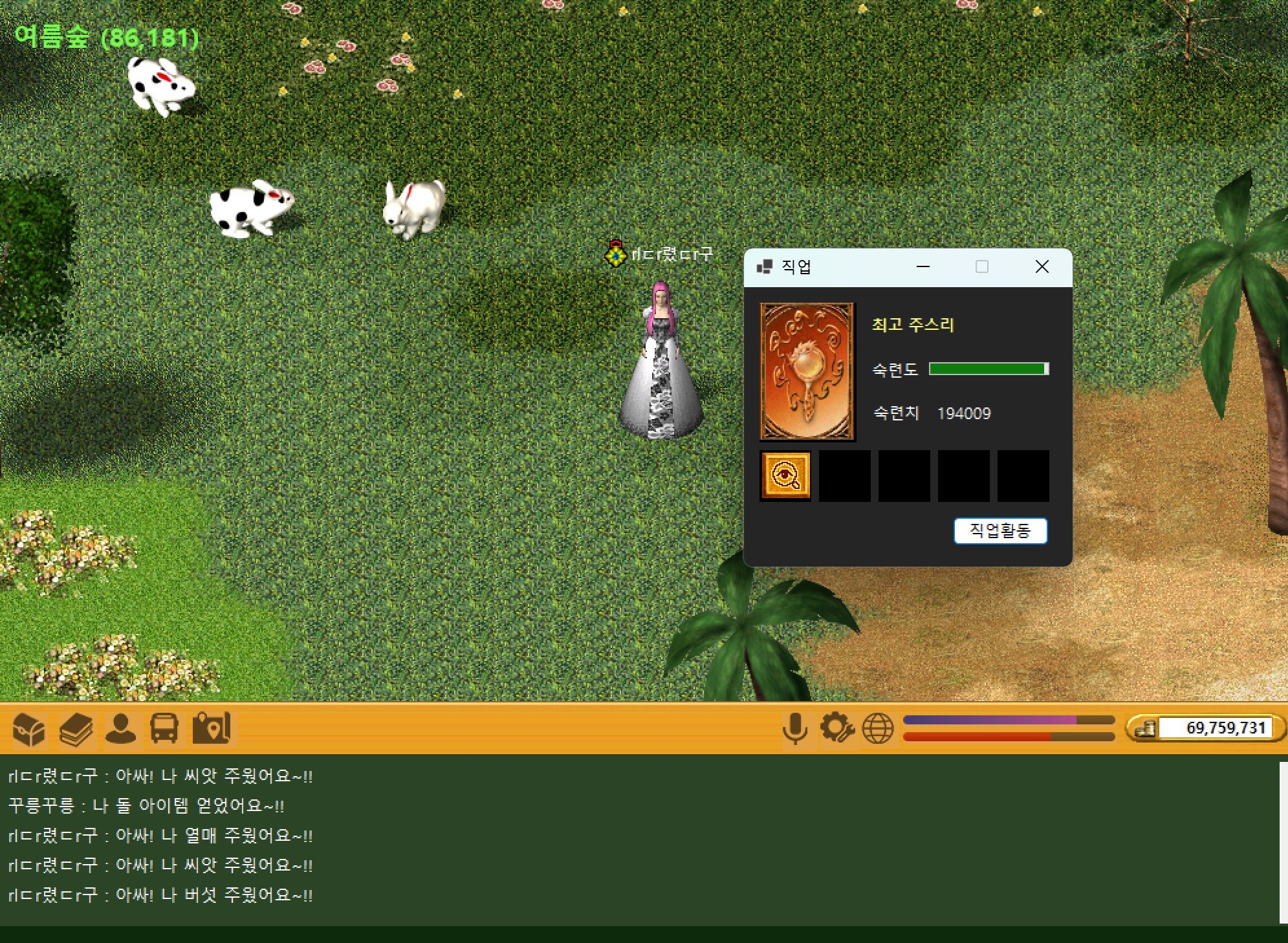
Task: Click the gold coins icon
Action: pyautogui.click(x=1144, y=729)
